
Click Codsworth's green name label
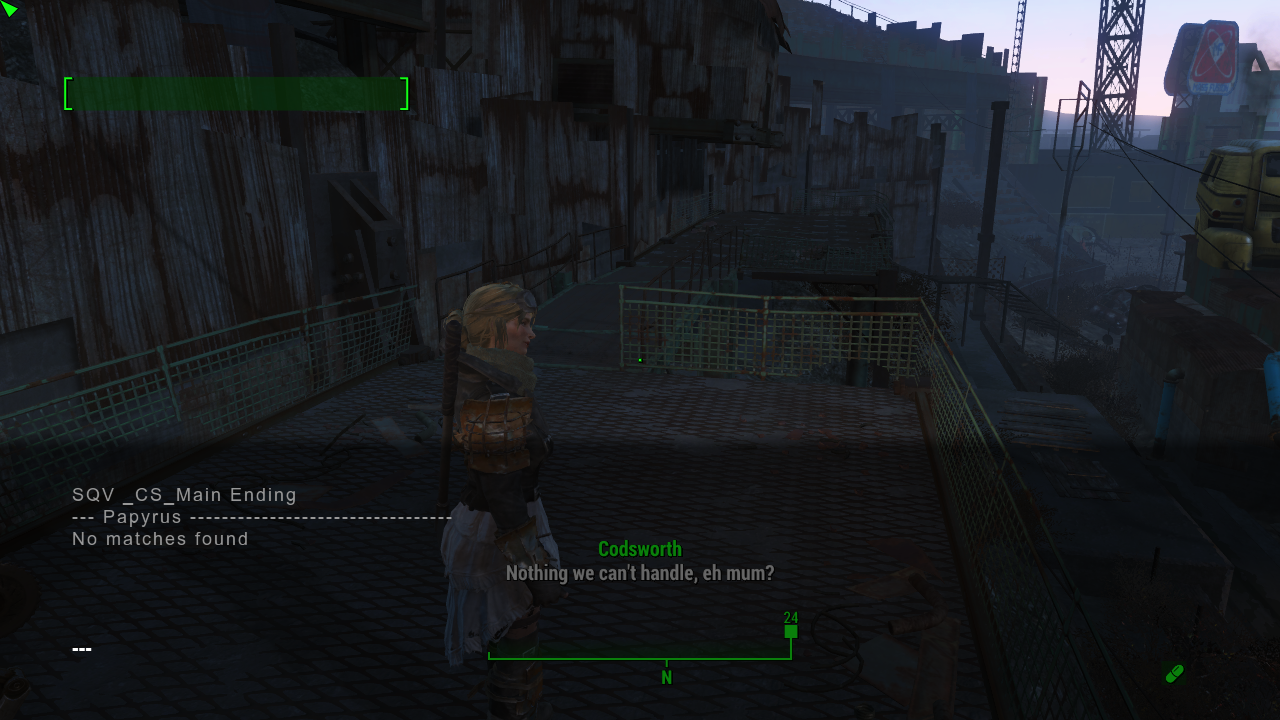(639, 548)
